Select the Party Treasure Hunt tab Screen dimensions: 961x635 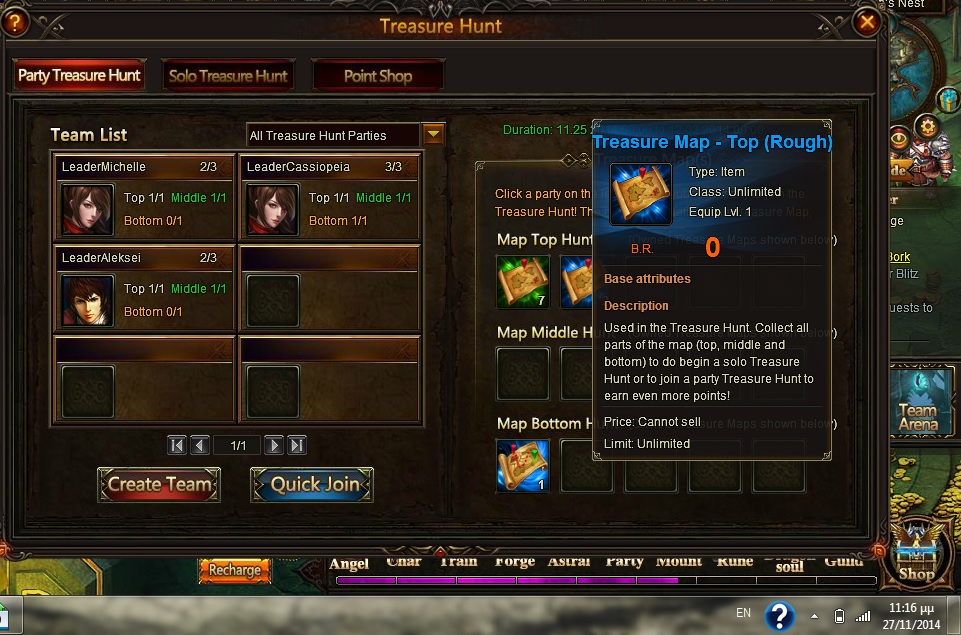tap(78, 76)
